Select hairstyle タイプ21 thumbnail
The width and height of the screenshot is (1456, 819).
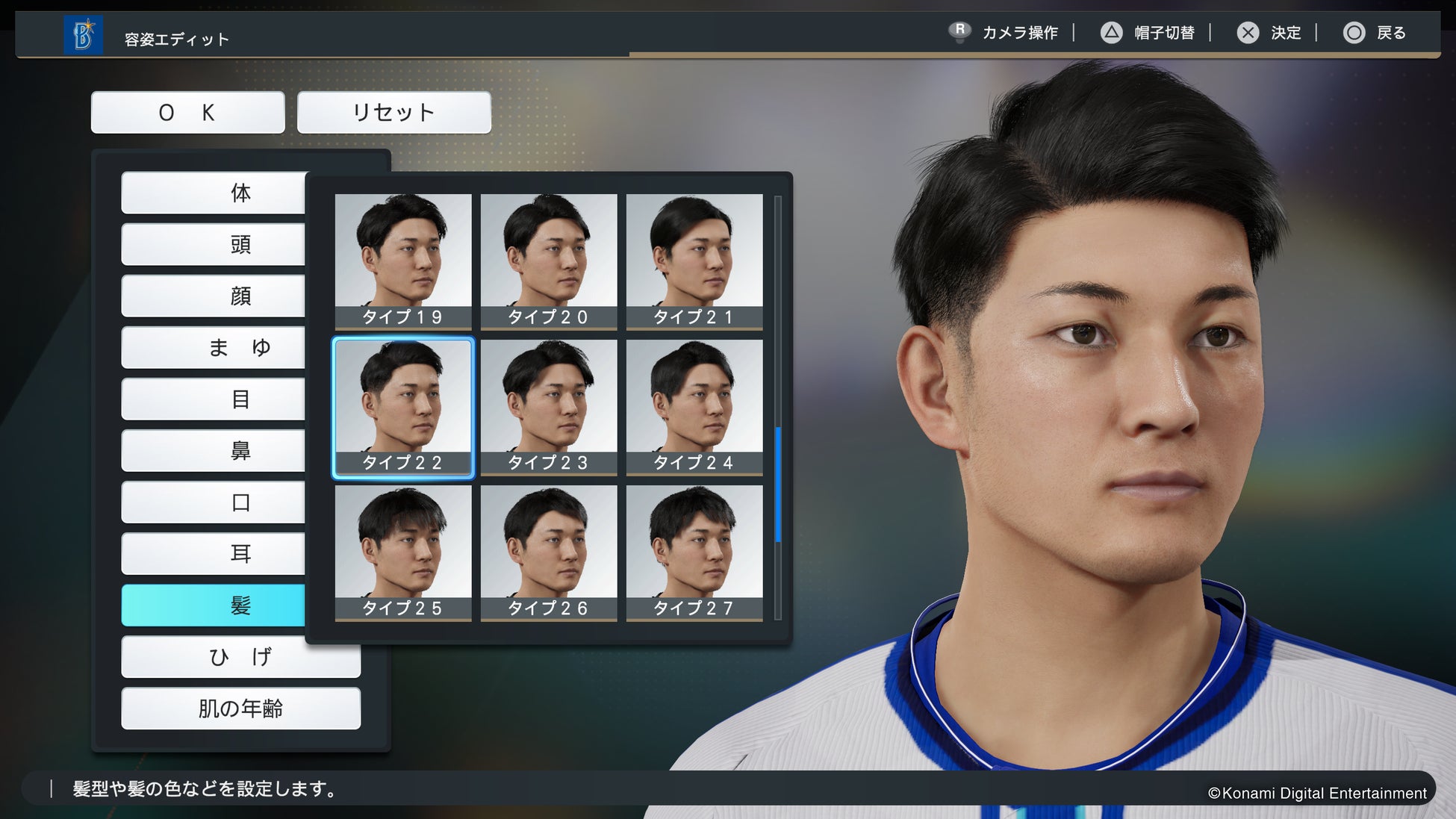[694, 261]
